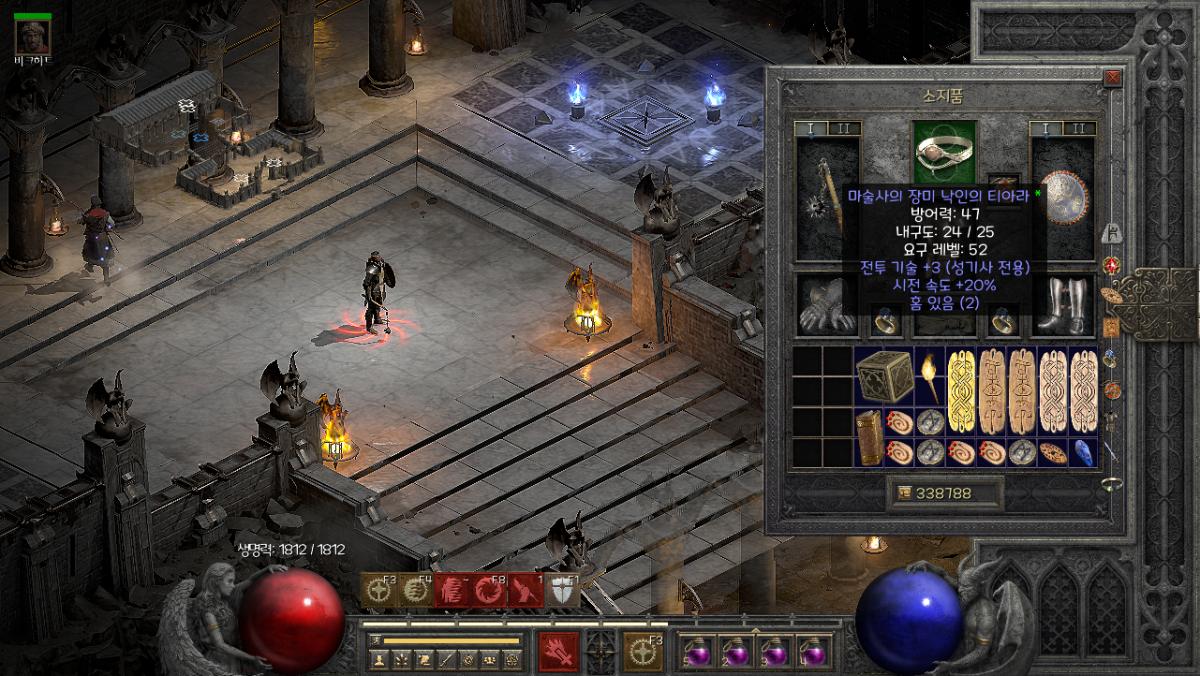Choose the white shield skill icon
1200x676 pixels.
(x=562, y=591)
